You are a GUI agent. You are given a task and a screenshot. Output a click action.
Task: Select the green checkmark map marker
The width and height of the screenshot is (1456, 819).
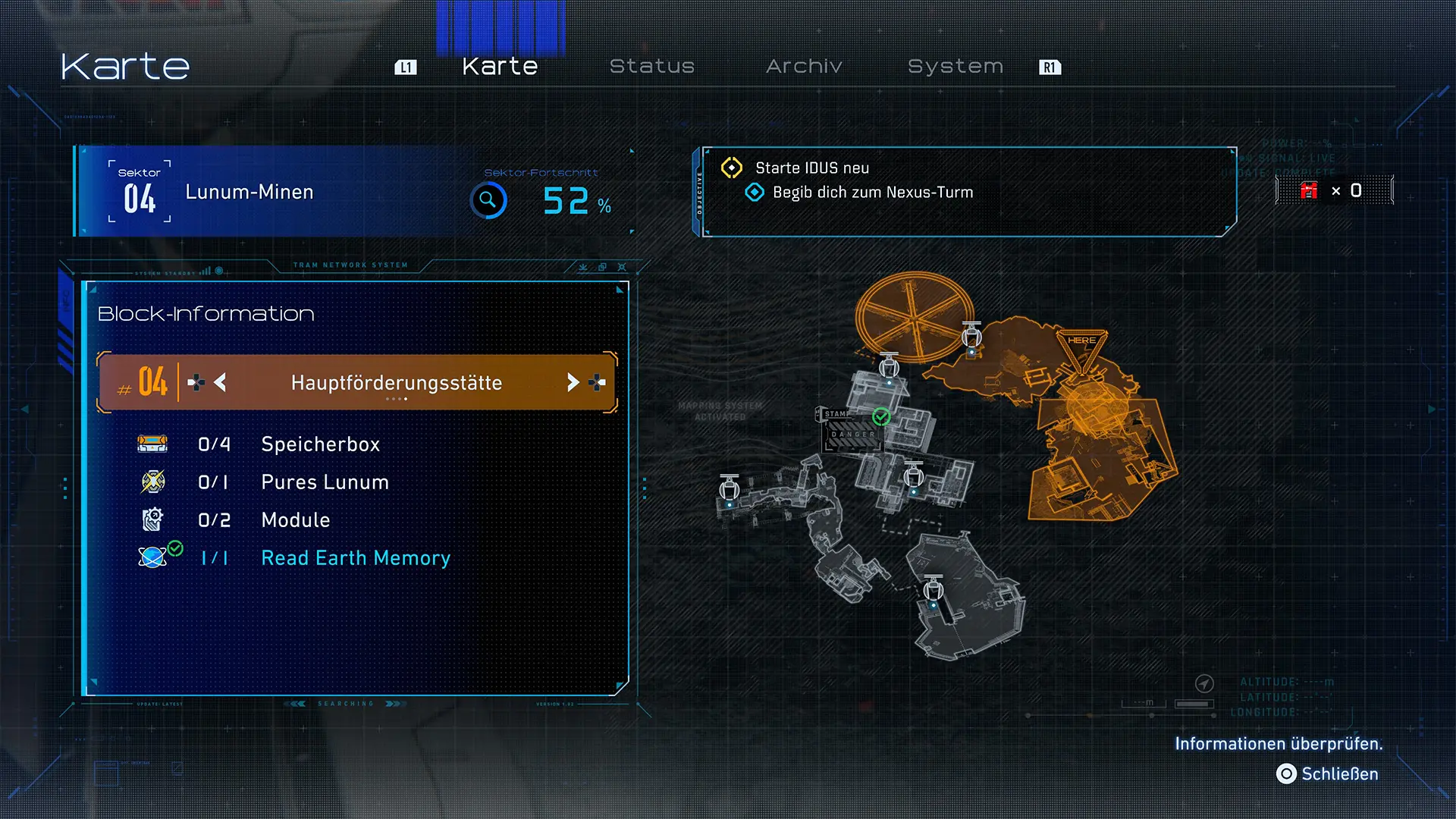pyautogui.click(x=881, y=416)
